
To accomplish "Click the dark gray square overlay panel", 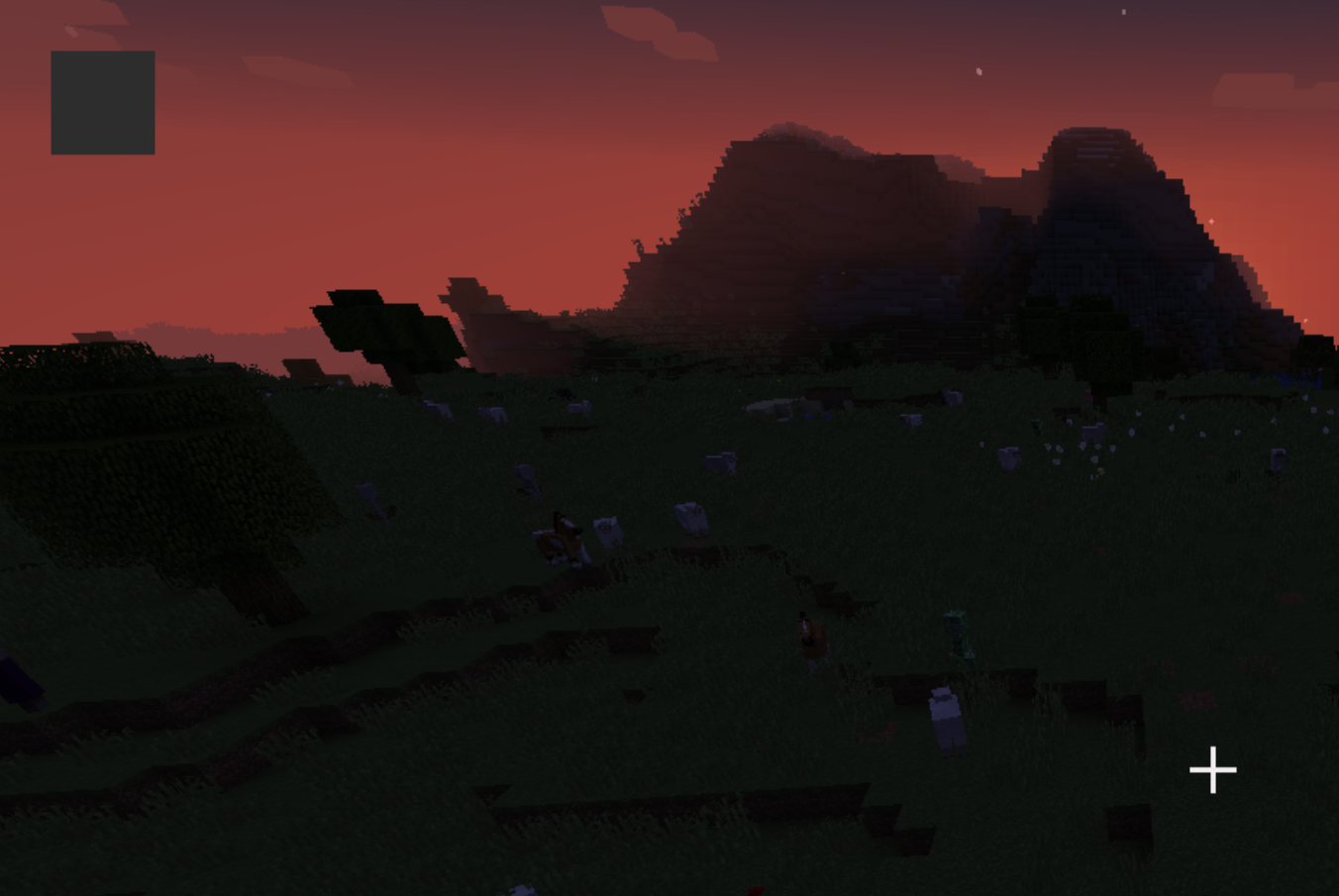I will point(103,103).
